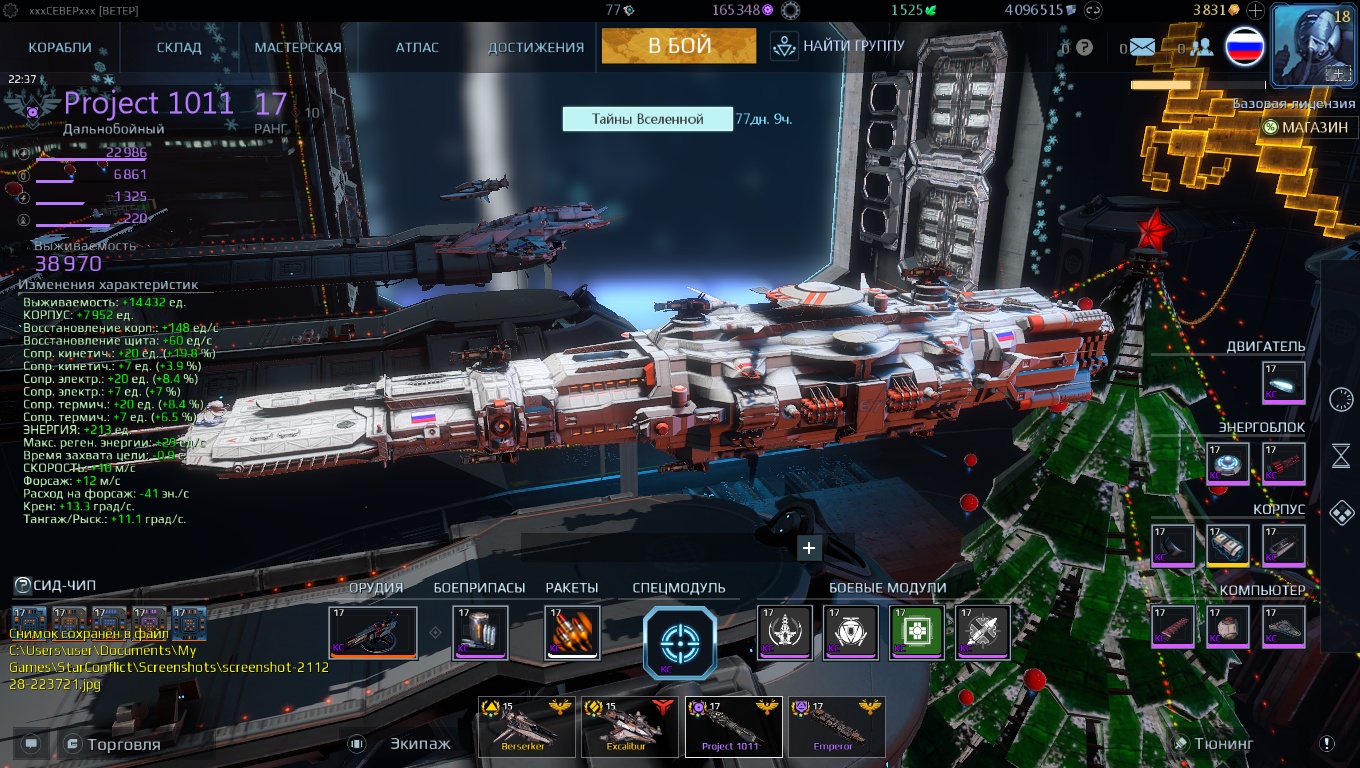This screenshot has height=768, width=1360.
Task: Open the Корабли tab
Action: click(60, 47)
